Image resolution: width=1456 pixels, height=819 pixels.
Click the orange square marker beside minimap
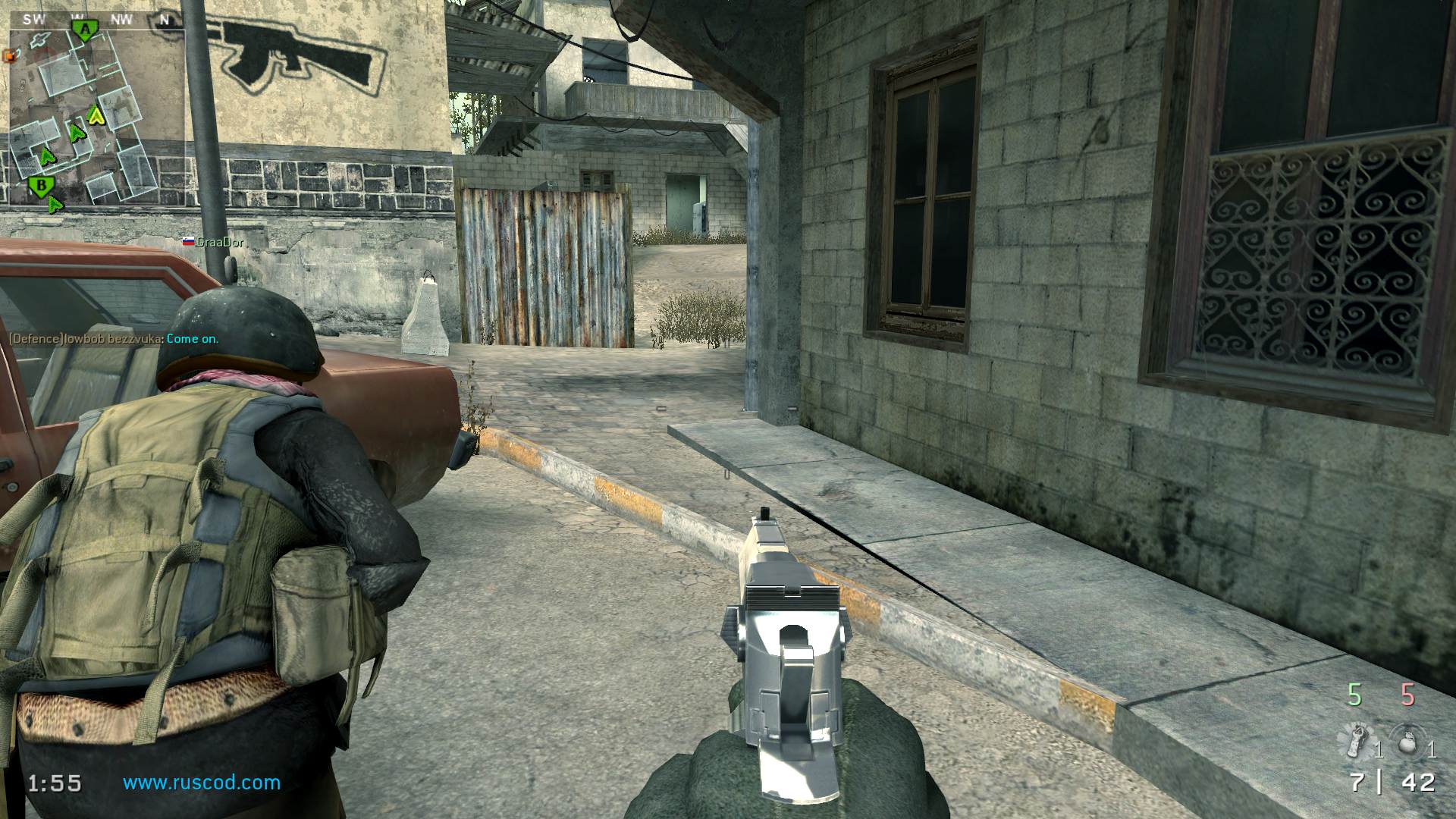pyautogui.click(x=9, y=55)
